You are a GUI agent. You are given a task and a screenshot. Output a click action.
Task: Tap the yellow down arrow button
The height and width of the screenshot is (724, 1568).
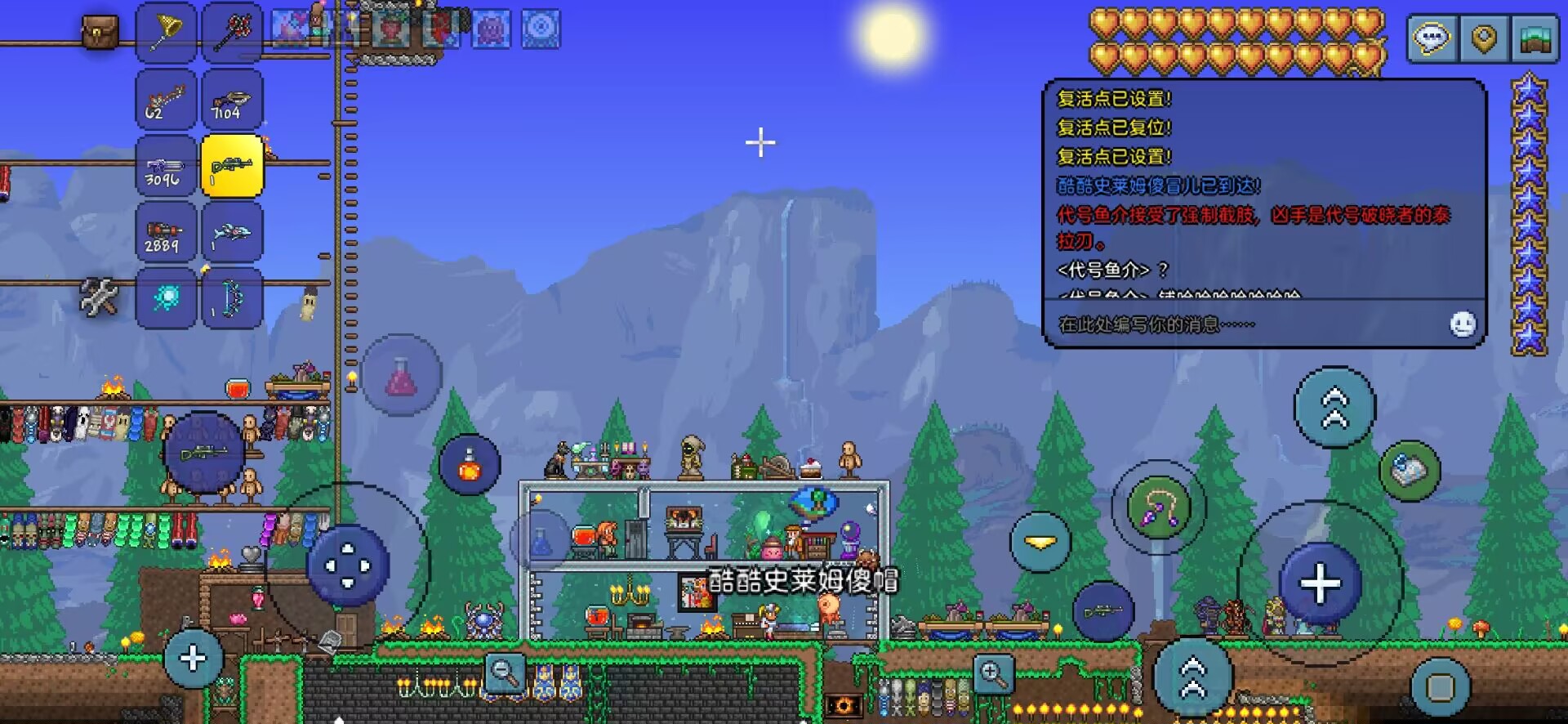(1040, 542)
